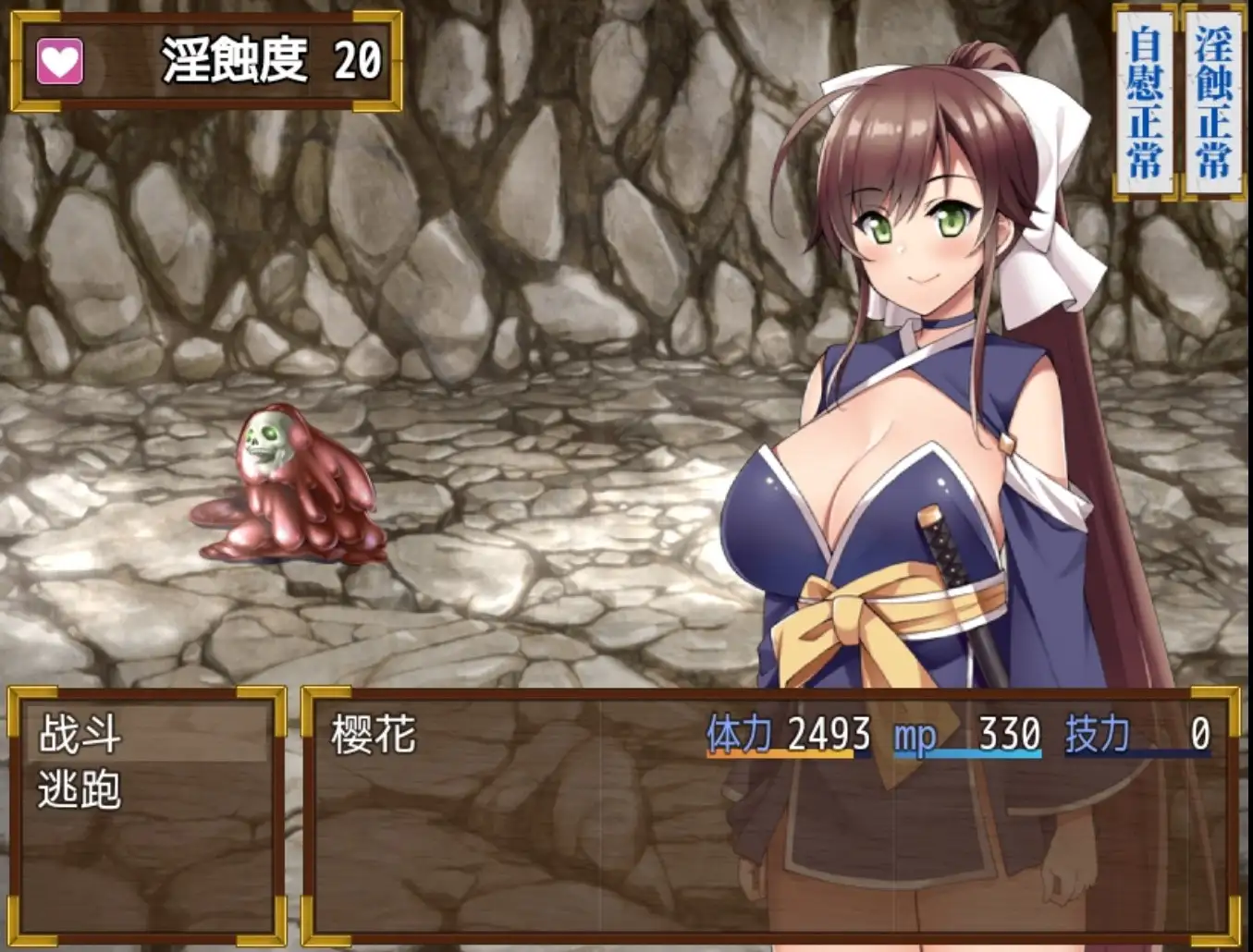Click the blue mp gauge bar
This screenshot has height=952, width=1253.
click(x=966, y=753)
